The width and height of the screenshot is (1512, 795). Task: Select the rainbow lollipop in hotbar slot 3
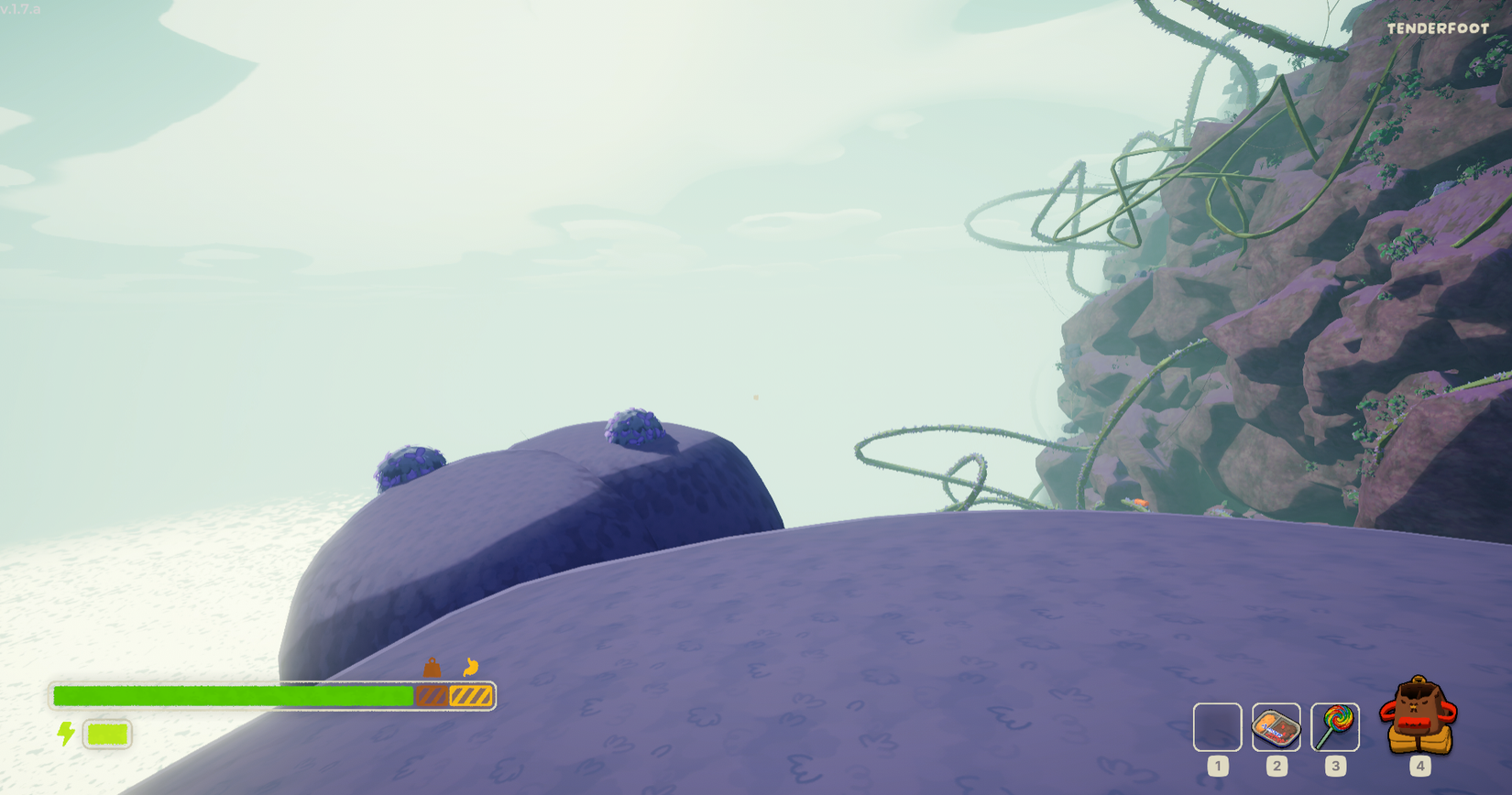tap(1336, 727)
